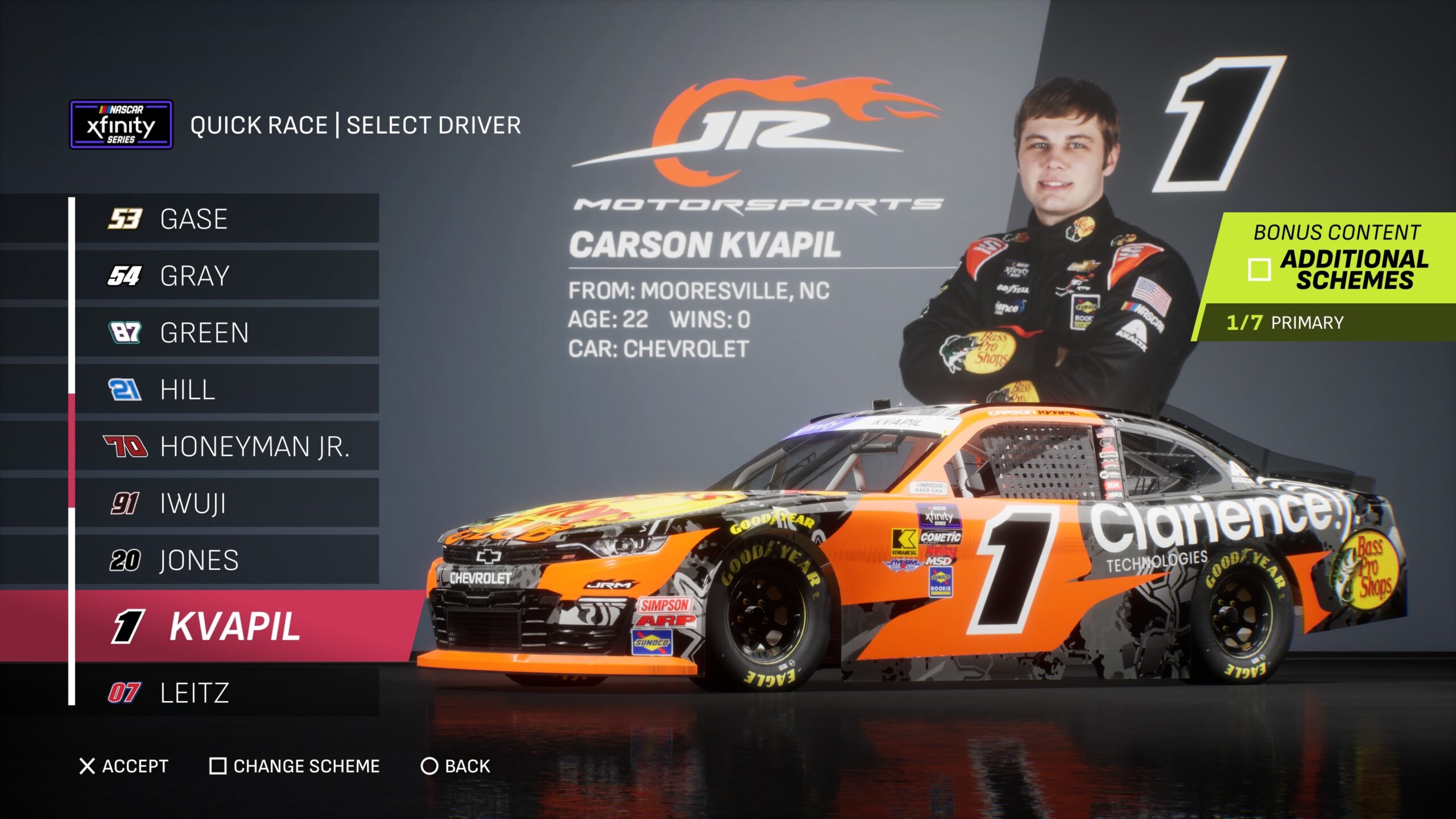1456x819 pixels.
Task: Go back to the previous screen
Action: tap(455, 766)
